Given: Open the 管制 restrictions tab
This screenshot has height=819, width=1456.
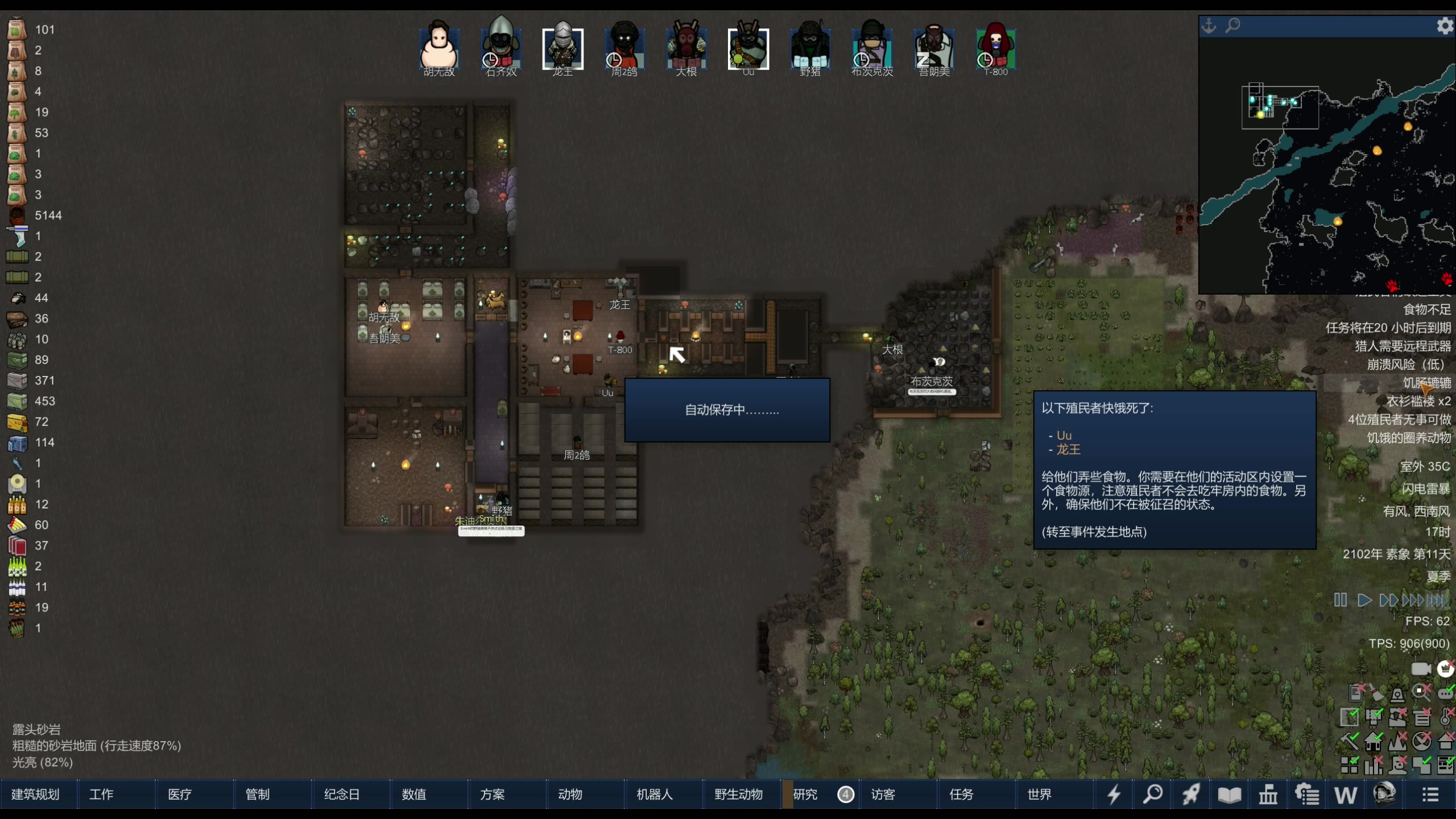Looking at the screenshot, I should (x=258, y=794).
